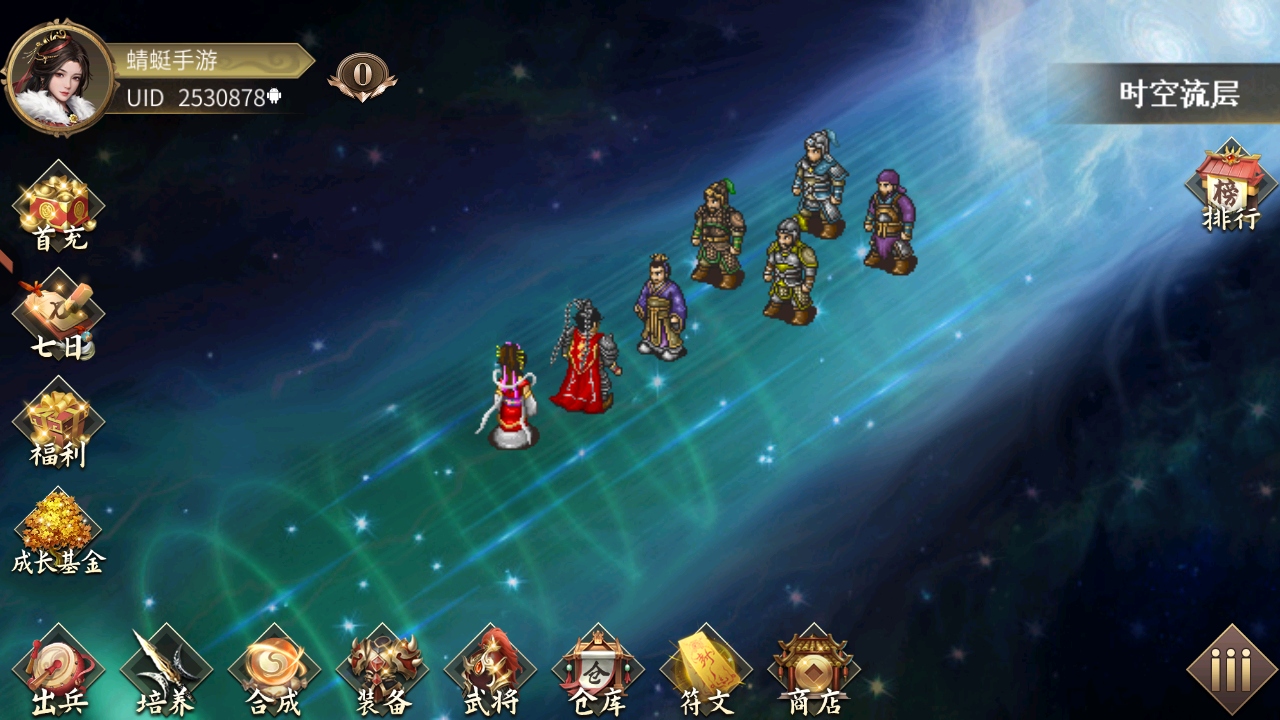Open the 出兵 dispatch troops menu
Viewport: 1280px width, 720px height.
point(58,672)
